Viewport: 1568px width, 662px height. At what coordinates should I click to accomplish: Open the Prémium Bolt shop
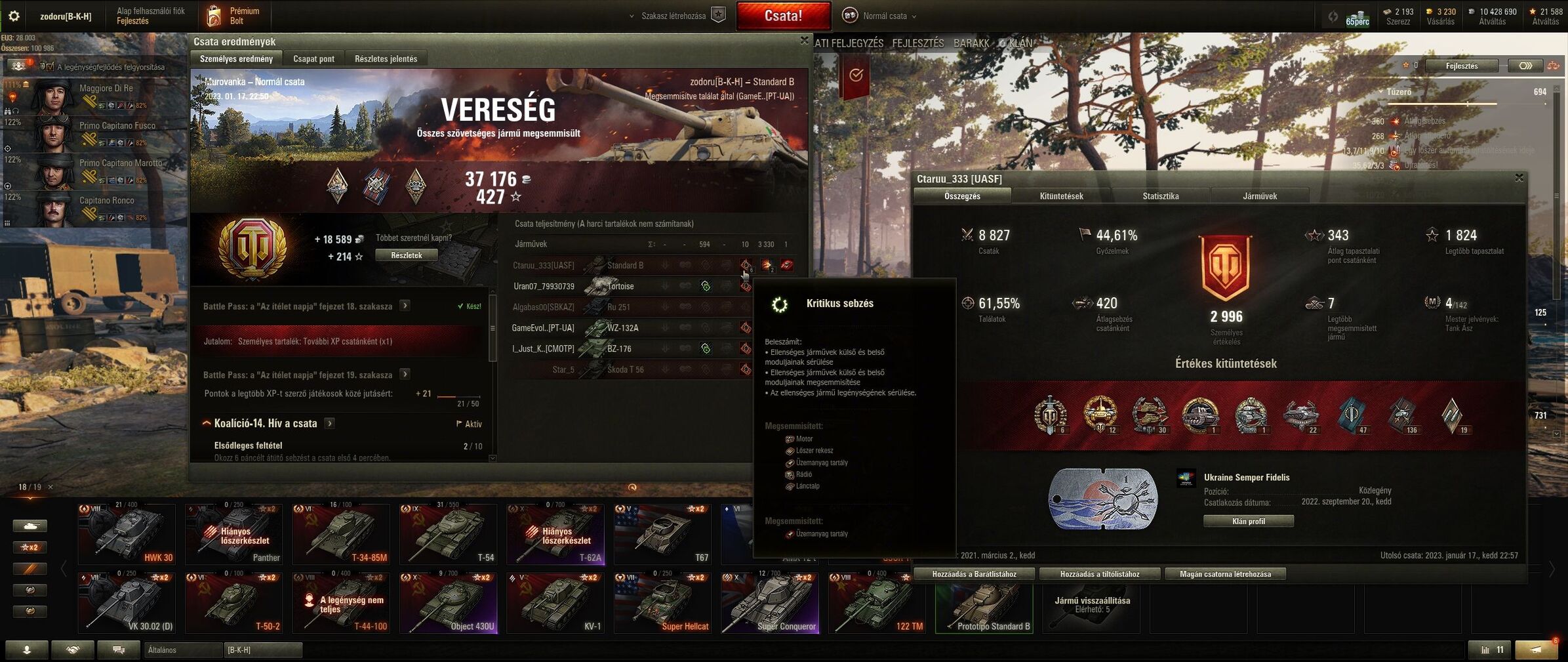(234, 16)
